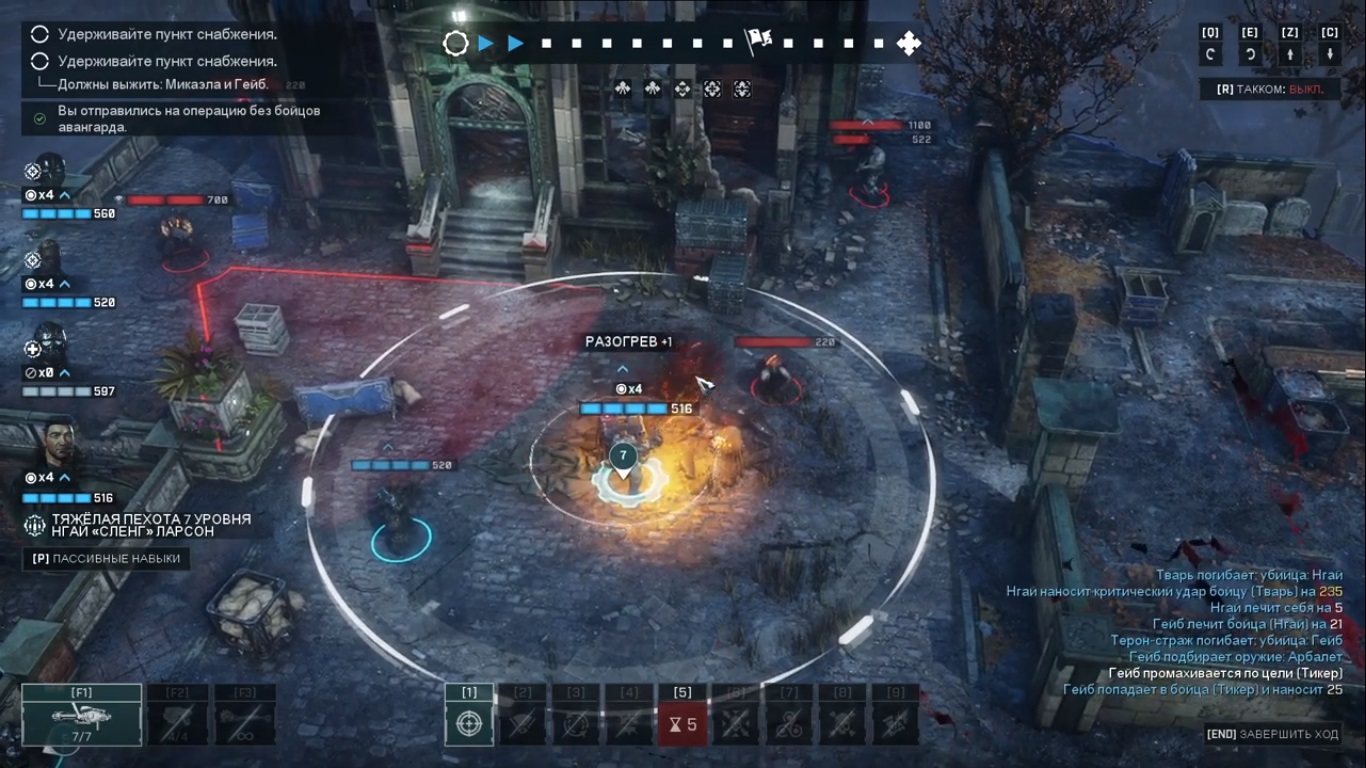The height and width of the screenshot is (768, 1366).
Task: Switch to the secondary weapon slot showing 4/4
Action: (179, 716)
